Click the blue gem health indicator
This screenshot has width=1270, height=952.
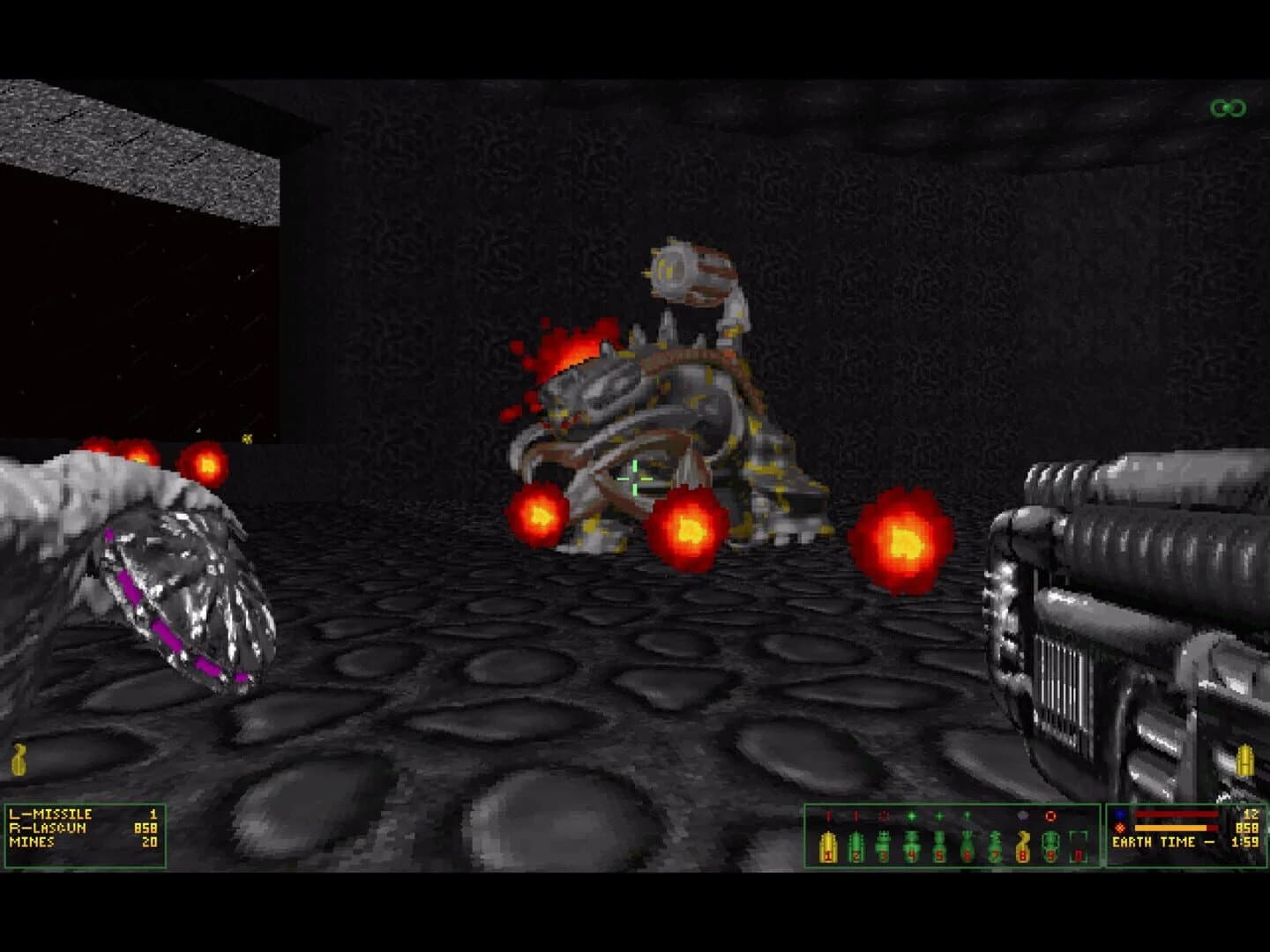point(1120,814)
